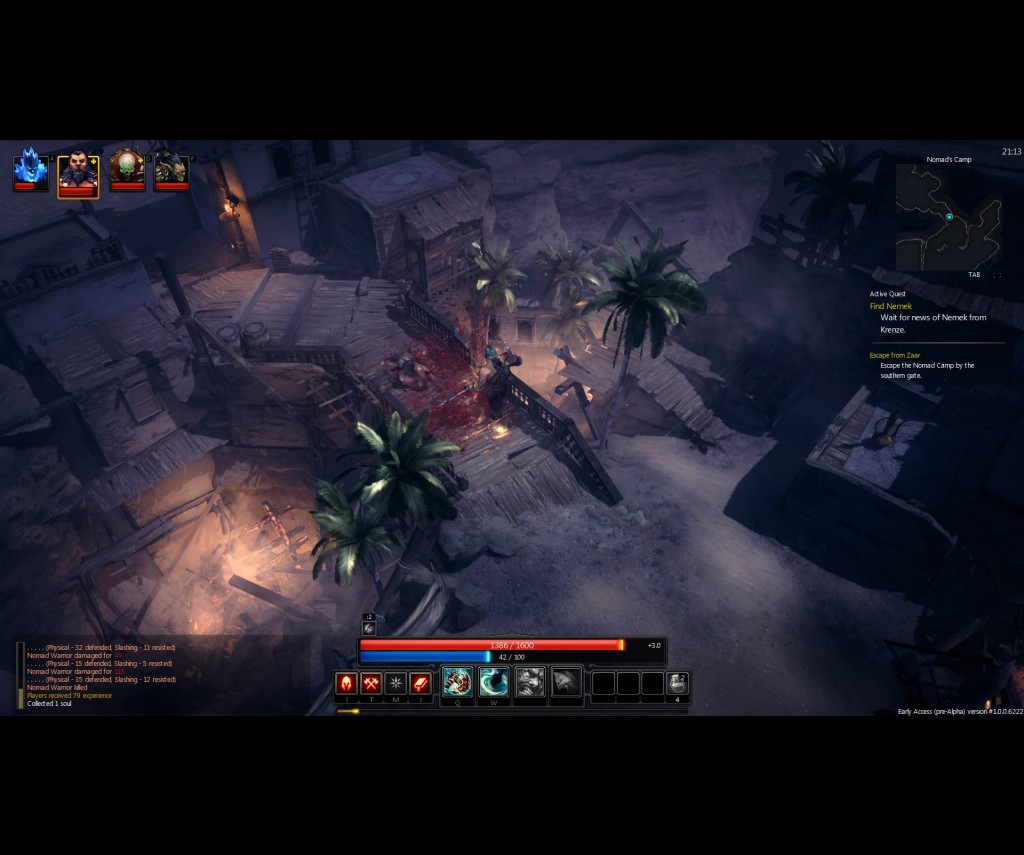1024x855 pixels.
Task: Activate the dark wolf ability icon
Action: click(566, 682)
